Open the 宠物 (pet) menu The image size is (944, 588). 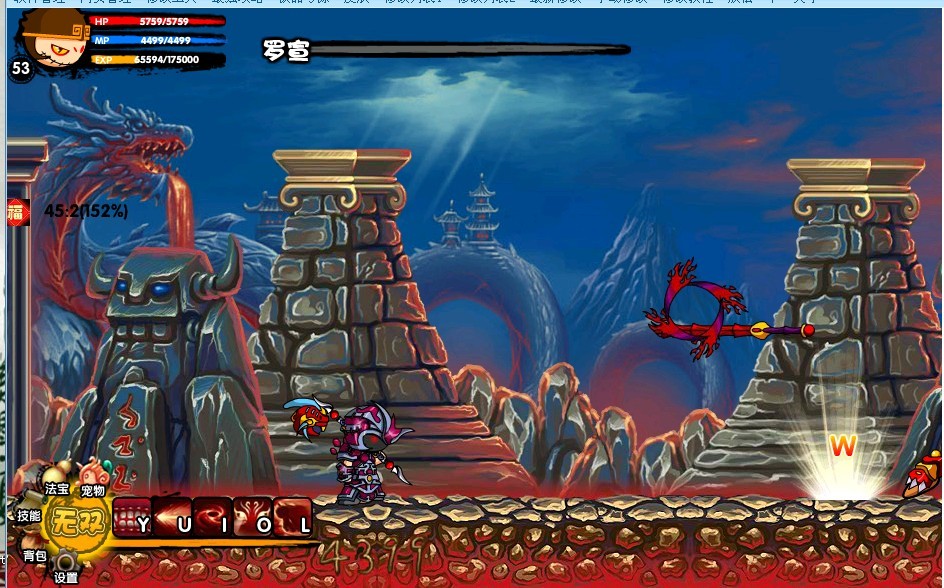(x=93, y=478)
